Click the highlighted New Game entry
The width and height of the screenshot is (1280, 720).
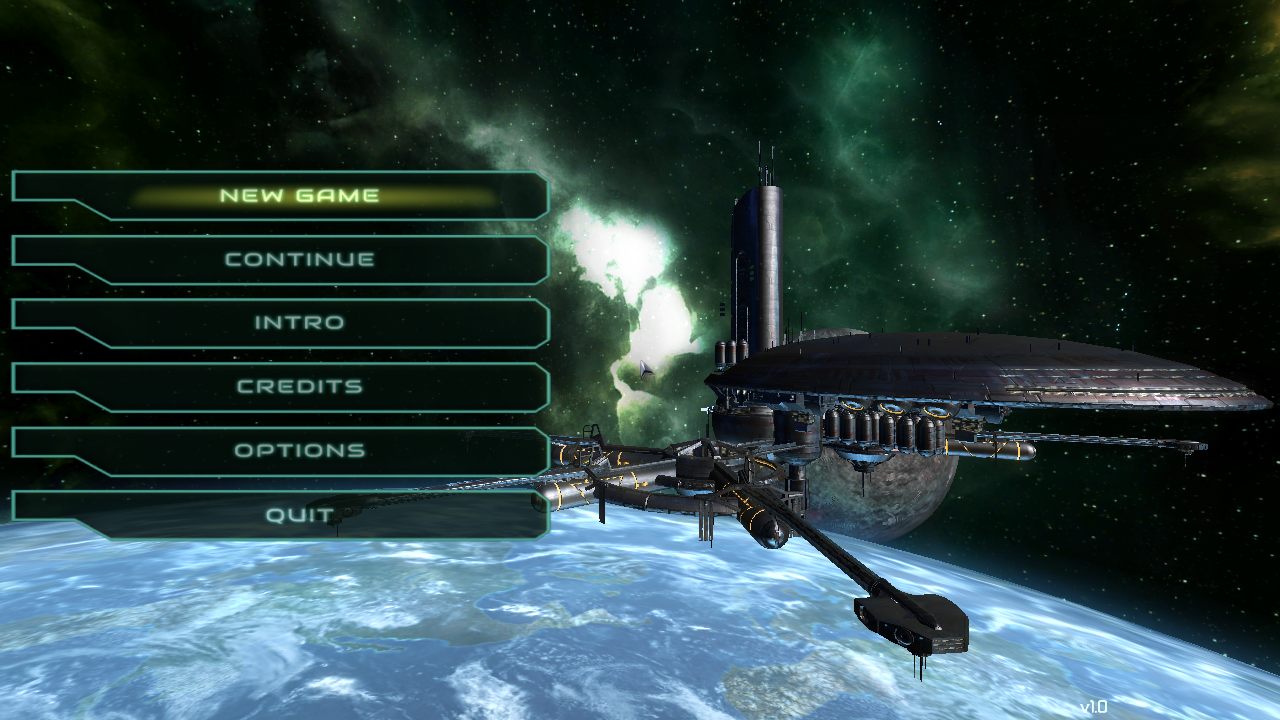coord(300,195)
